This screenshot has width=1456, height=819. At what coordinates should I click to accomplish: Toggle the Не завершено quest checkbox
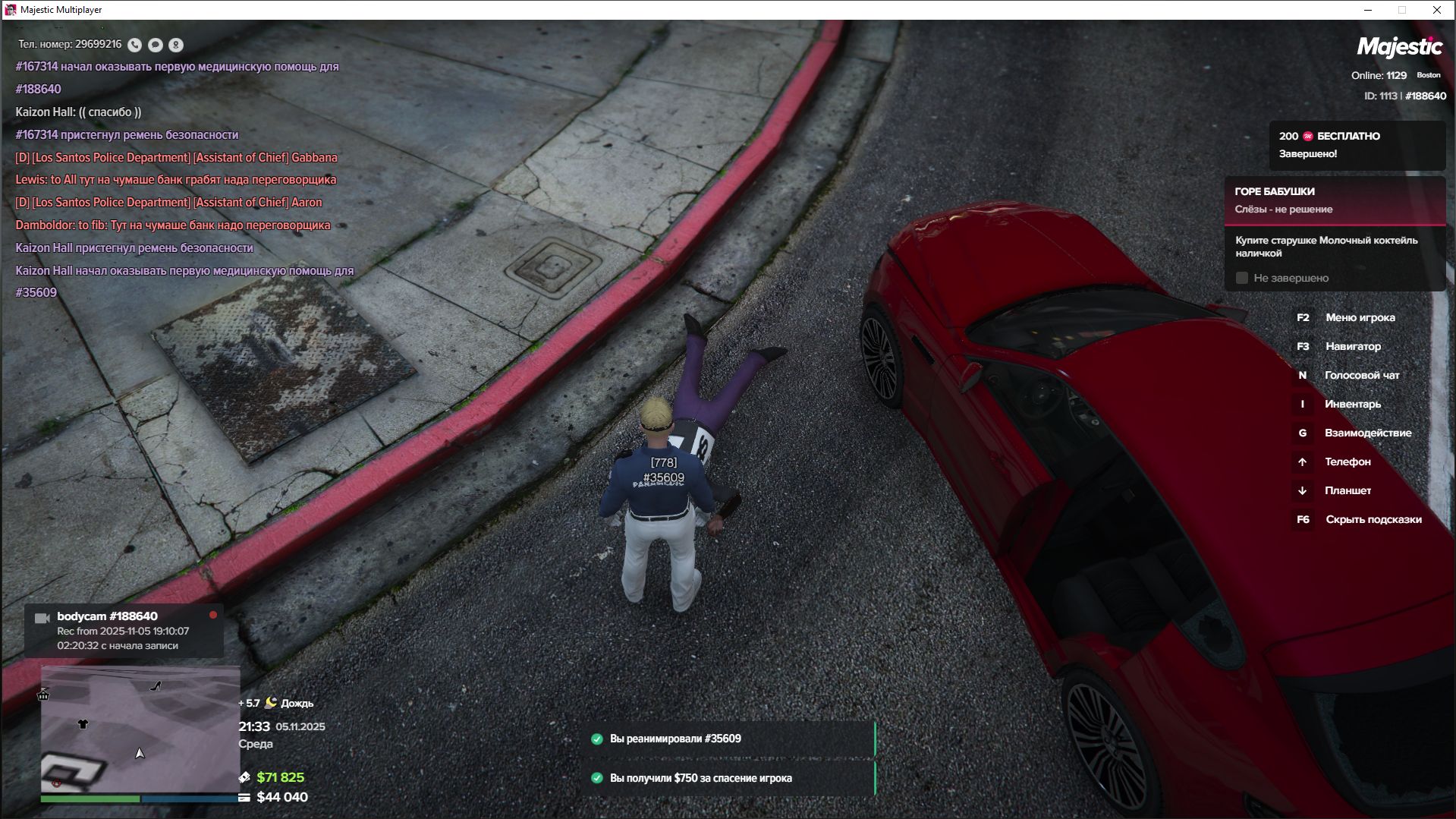coord(1242,279)
